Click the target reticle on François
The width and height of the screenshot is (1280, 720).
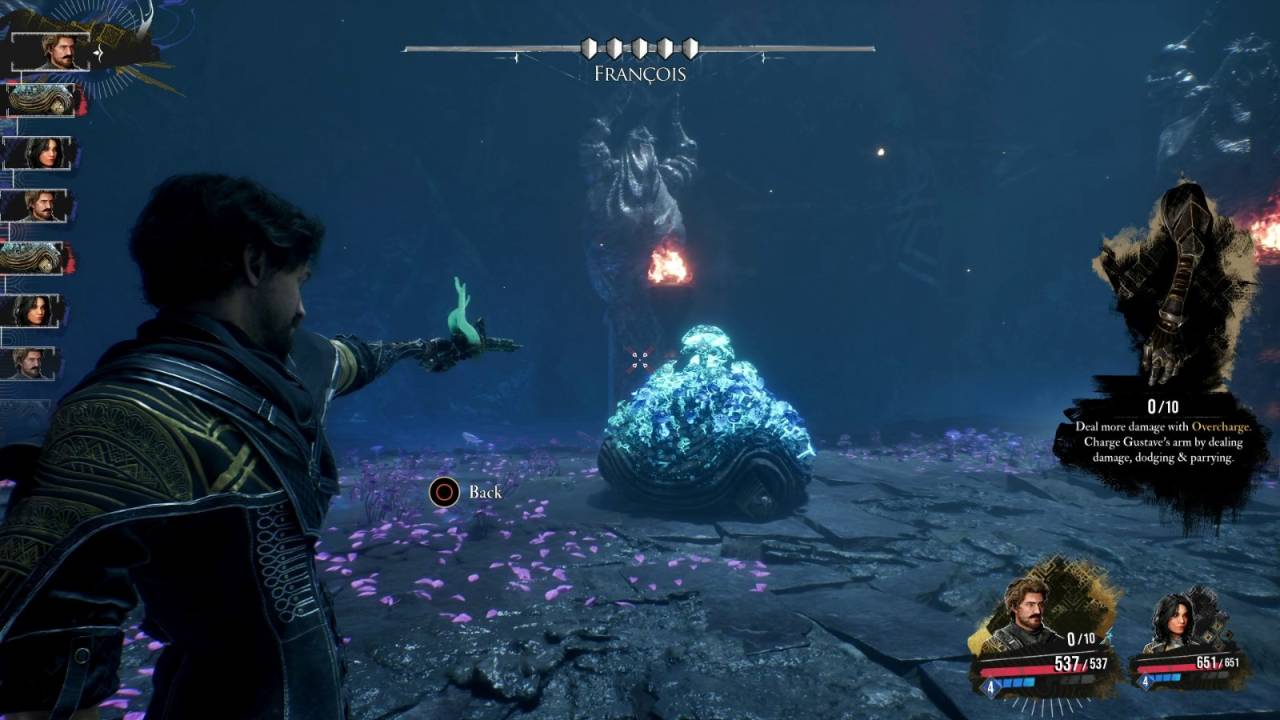639,358
